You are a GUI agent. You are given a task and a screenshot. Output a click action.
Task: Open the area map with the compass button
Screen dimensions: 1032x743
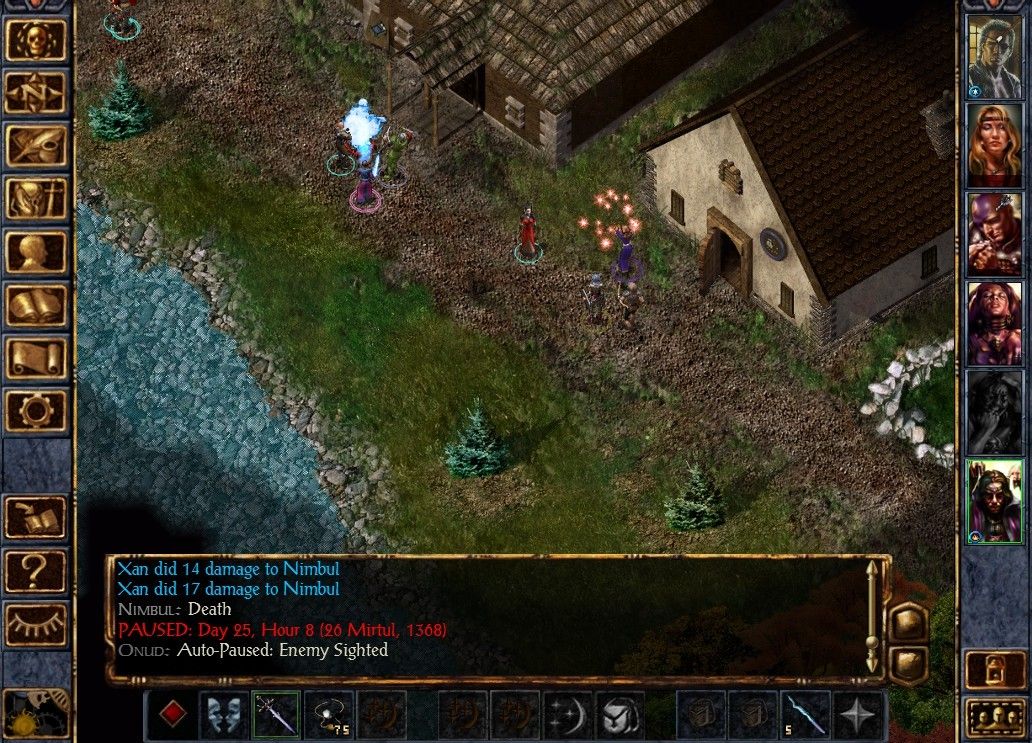point(36,92)
